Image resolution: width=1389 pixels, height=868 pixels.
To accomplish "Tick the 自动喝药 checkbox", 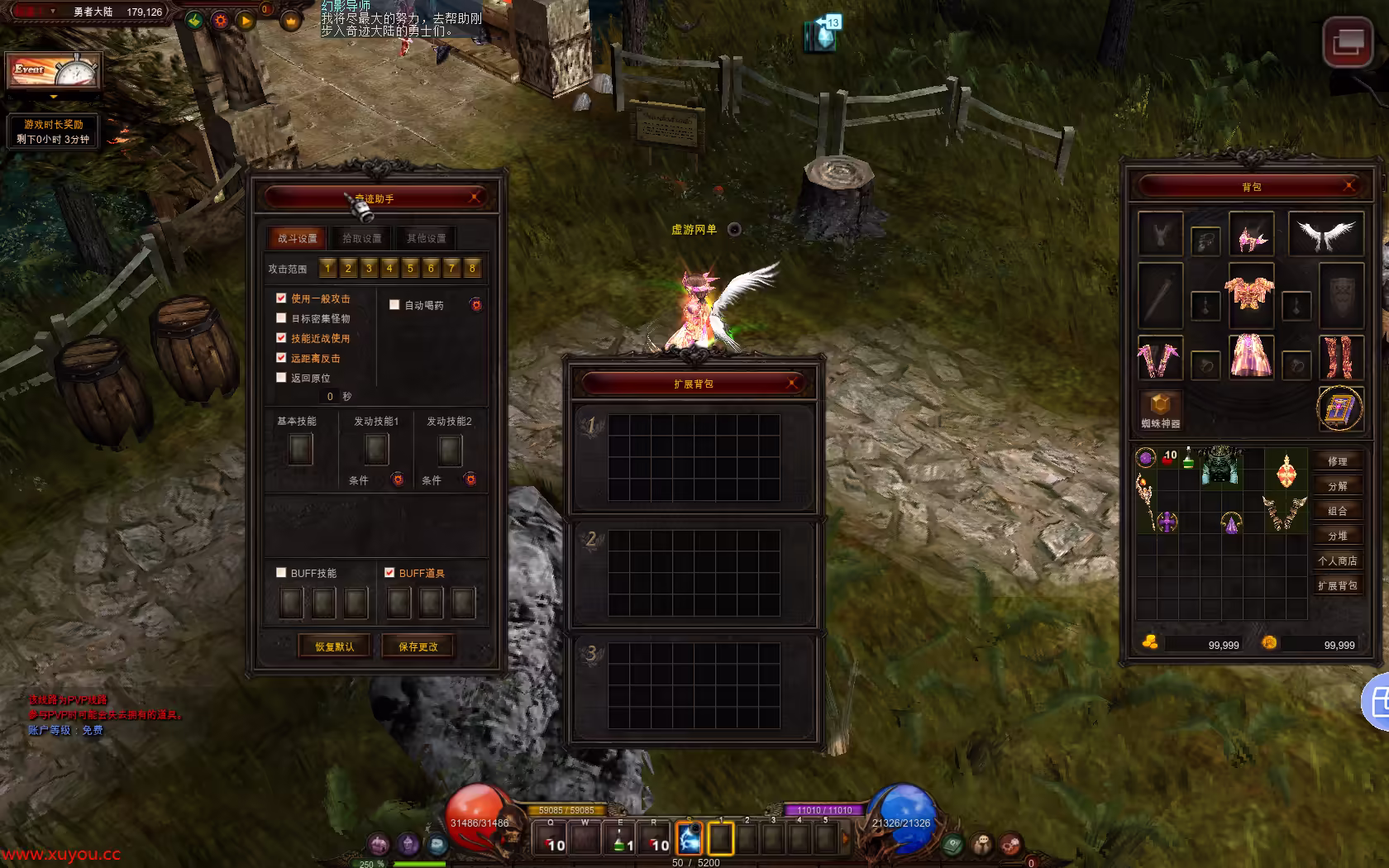I will (x=394, y=305).
